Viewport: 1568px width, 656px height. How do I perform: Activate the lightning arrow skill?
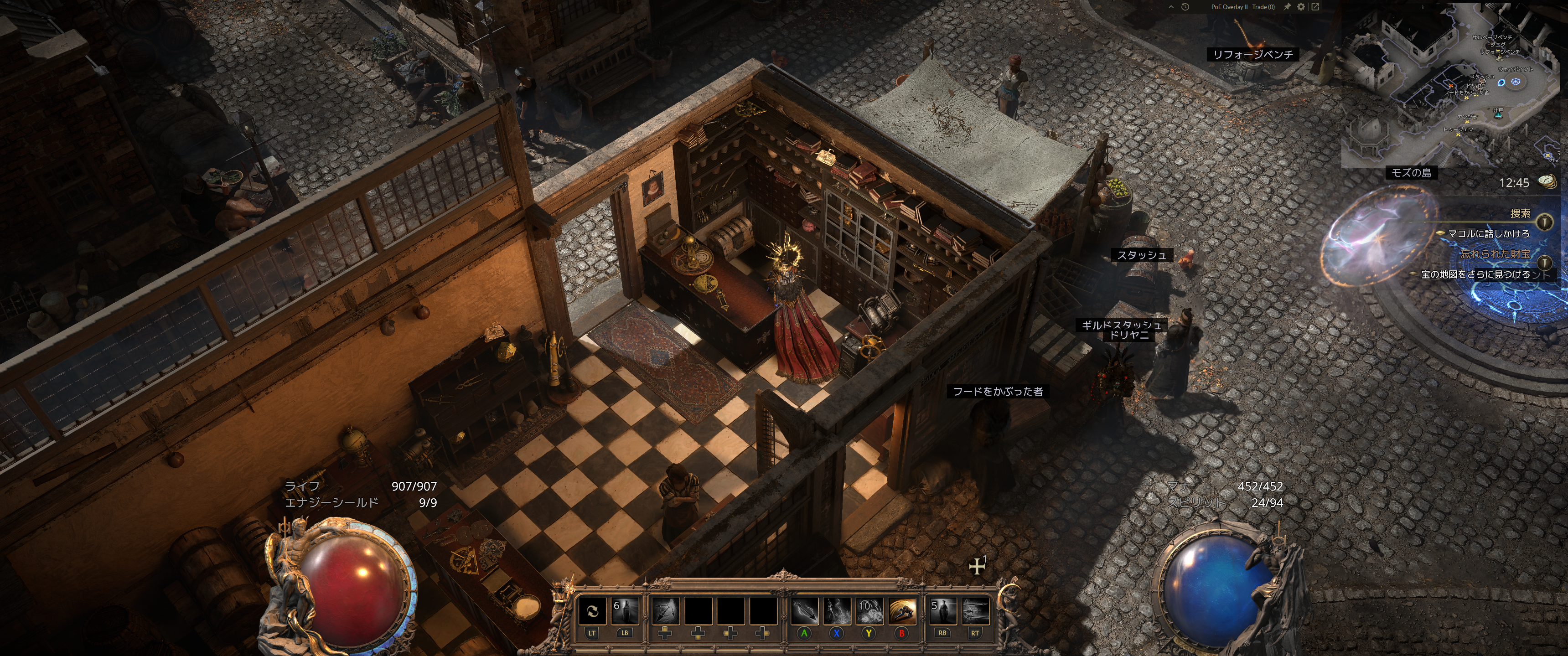[804, 611]
